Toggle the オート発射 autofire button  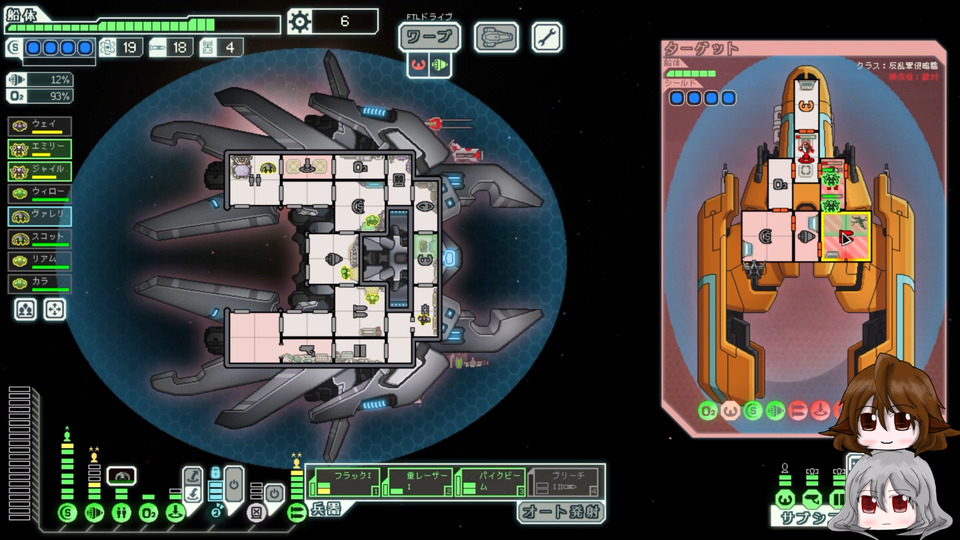pyautogui.click(x=561, y=512)
